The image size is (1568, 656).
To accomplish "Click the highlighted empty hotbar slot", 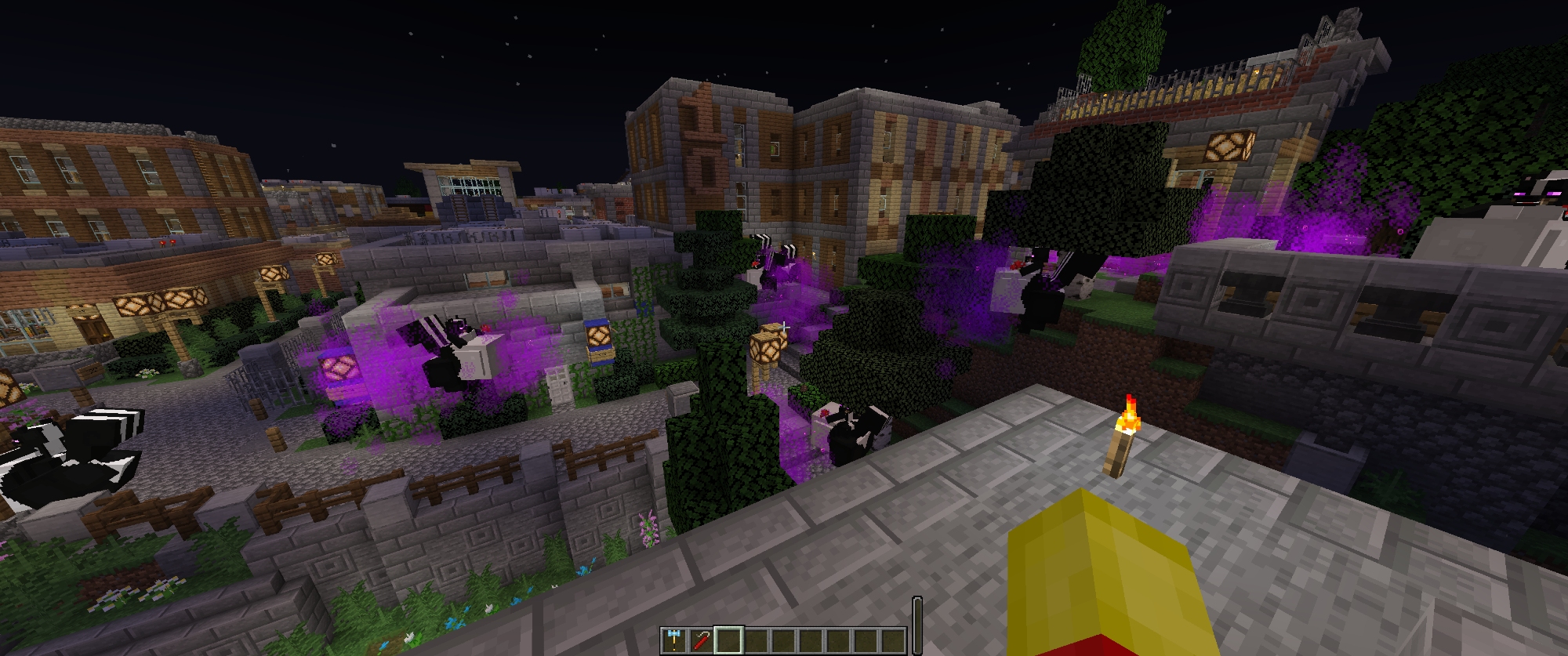I will [728, 640].
